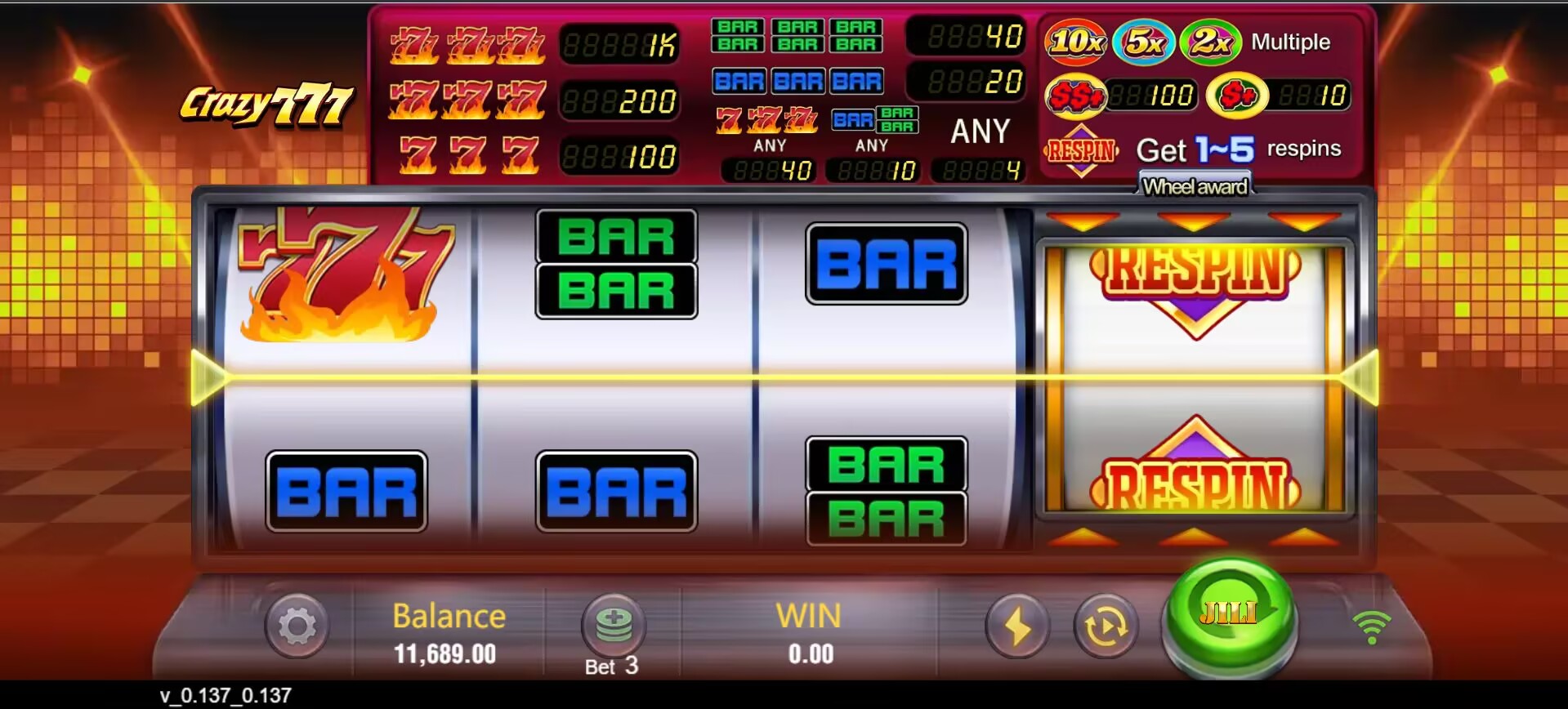The image size is (1568, 709).
Task: Open the Wheel award tab
Action: pyautogui.click(x=1195, y=187)
